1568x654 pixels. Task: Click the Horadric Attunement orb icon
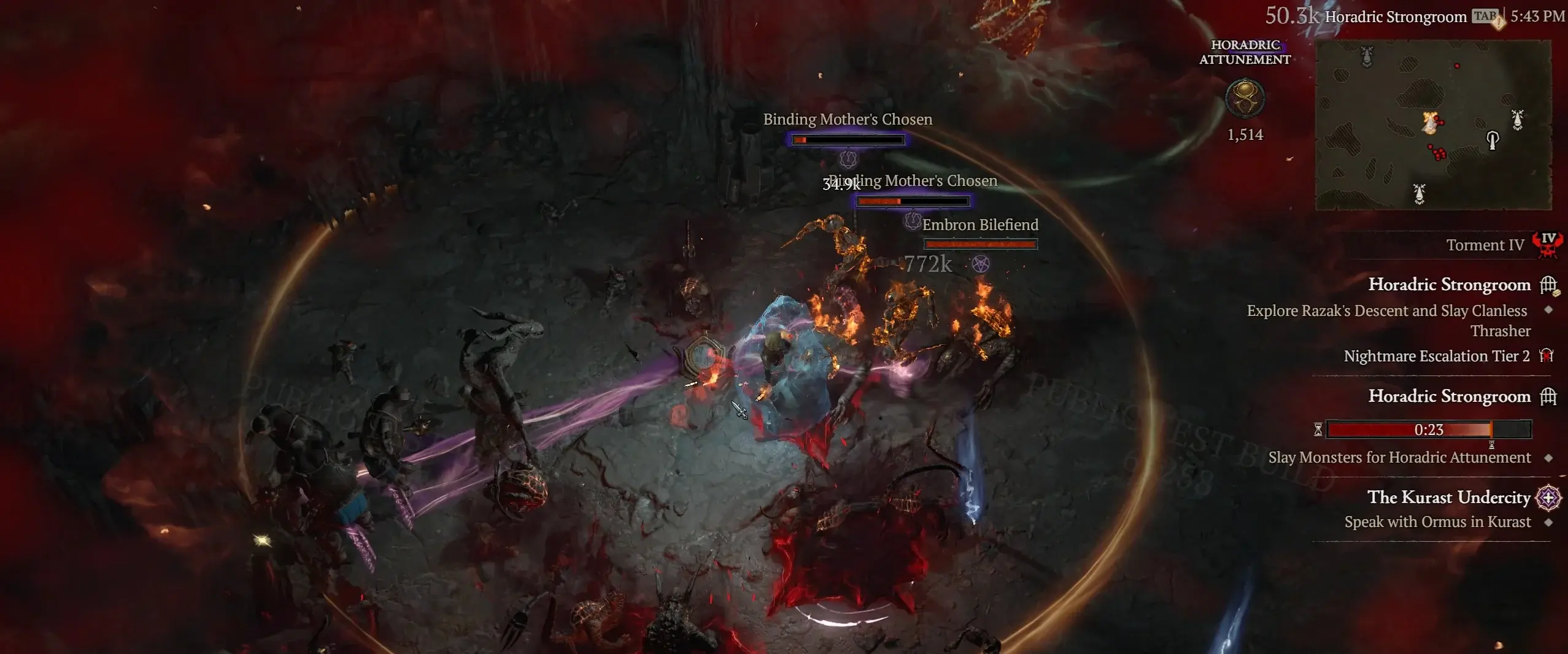[x=1245, y=98]
